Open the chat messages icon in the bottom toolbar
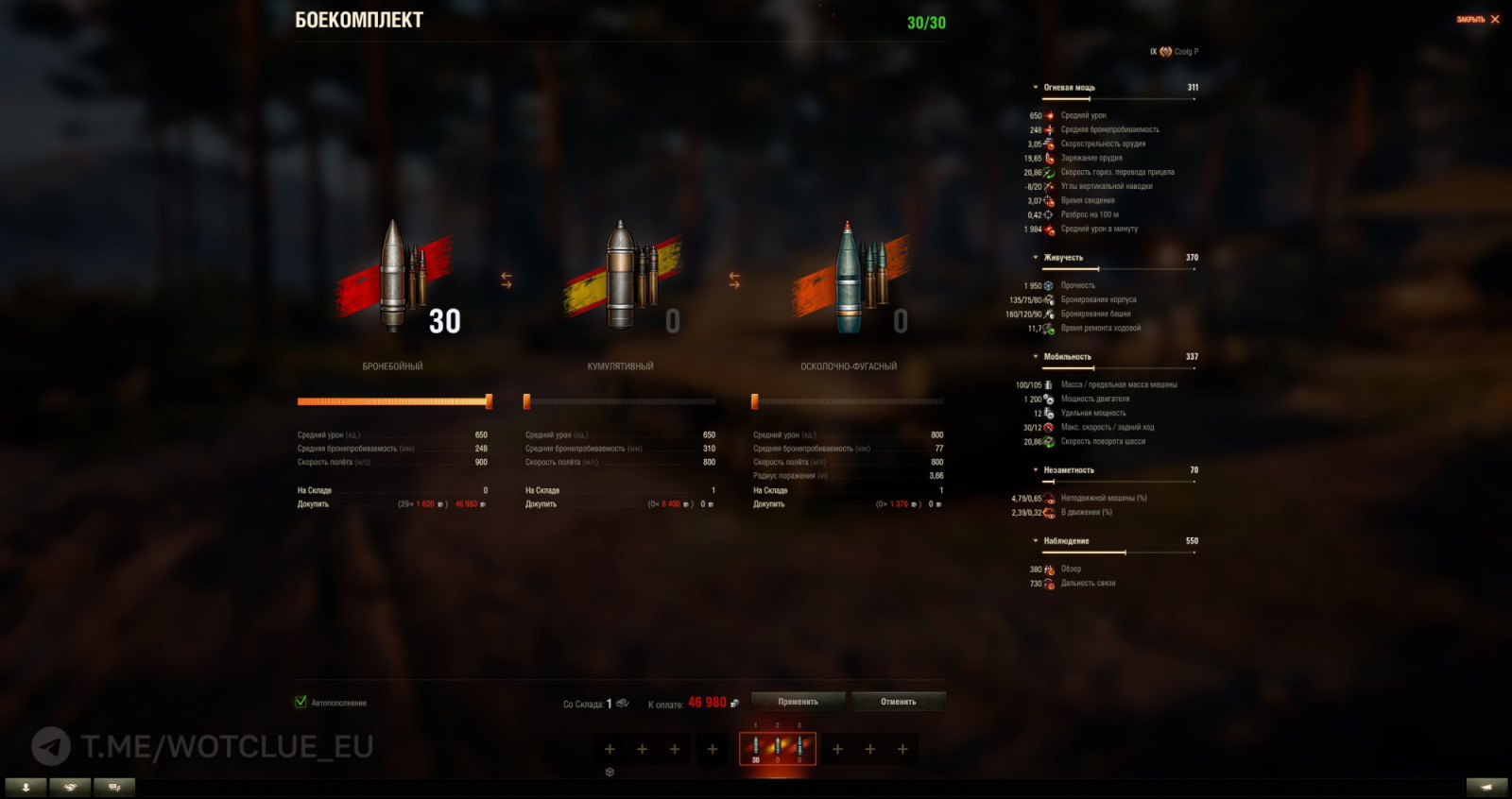Screen dimensions: 1512x799 [x=113, y=786]
